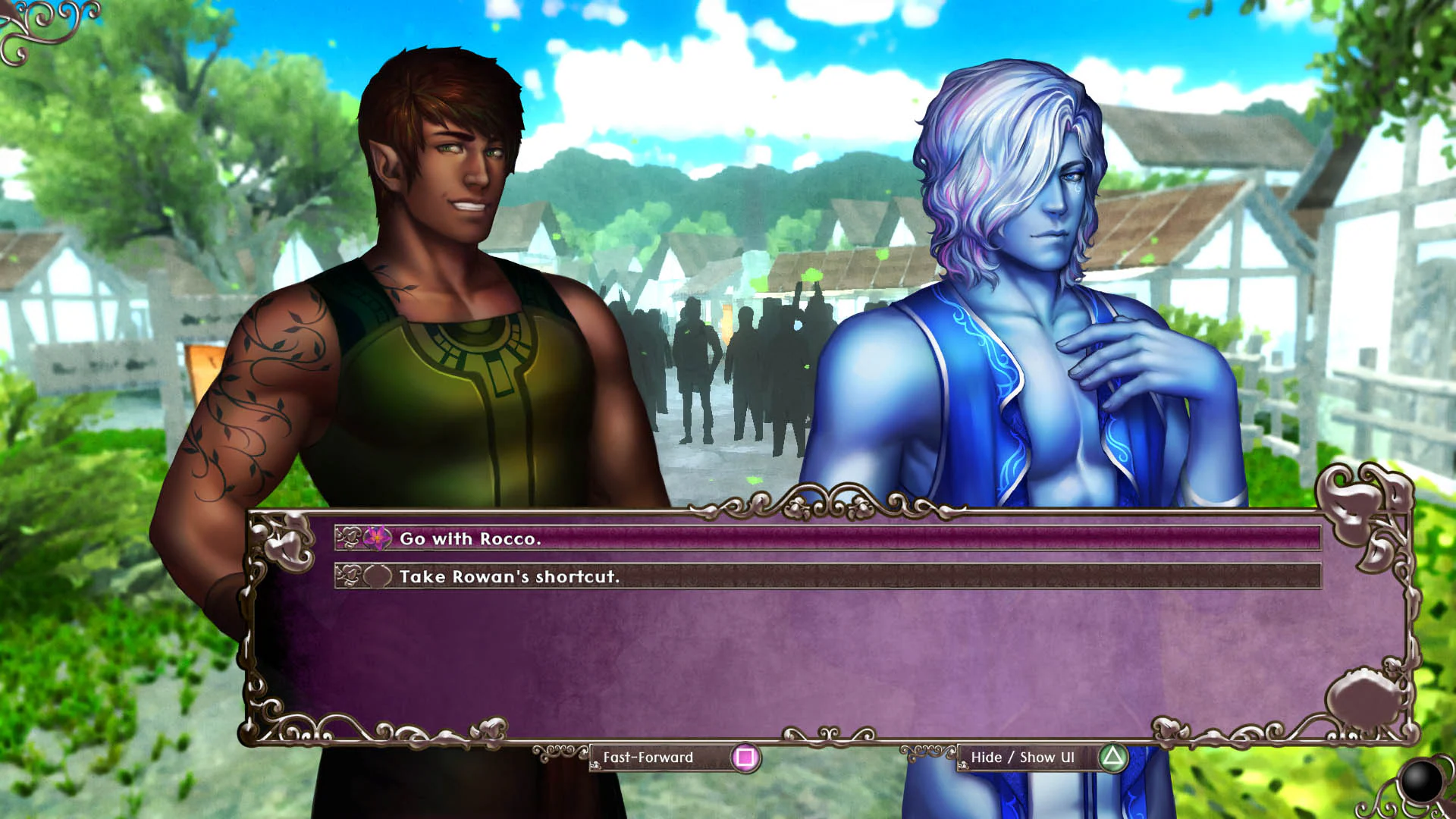Click the silver leaf emblem on the first choice row

350,538
